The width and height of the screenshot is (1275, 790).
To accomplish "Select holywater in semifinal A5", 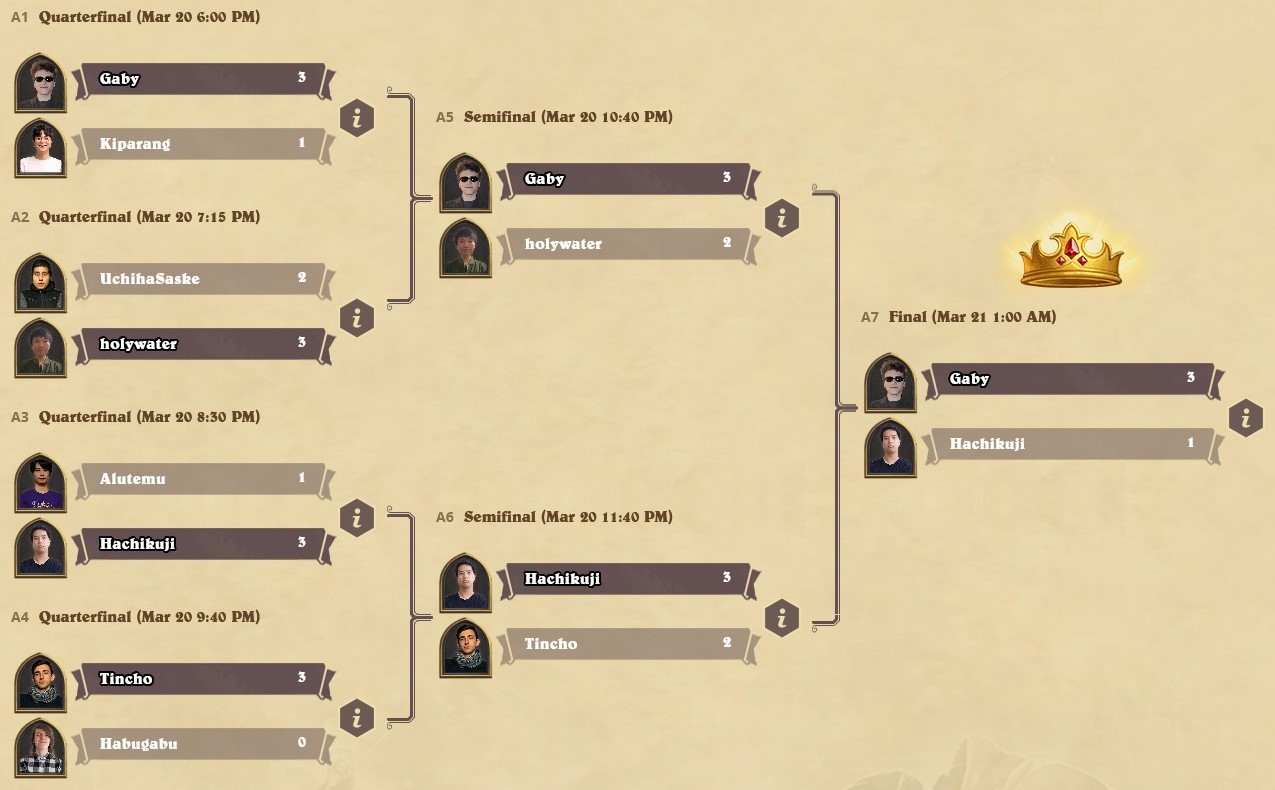I will tap(625, 244).
